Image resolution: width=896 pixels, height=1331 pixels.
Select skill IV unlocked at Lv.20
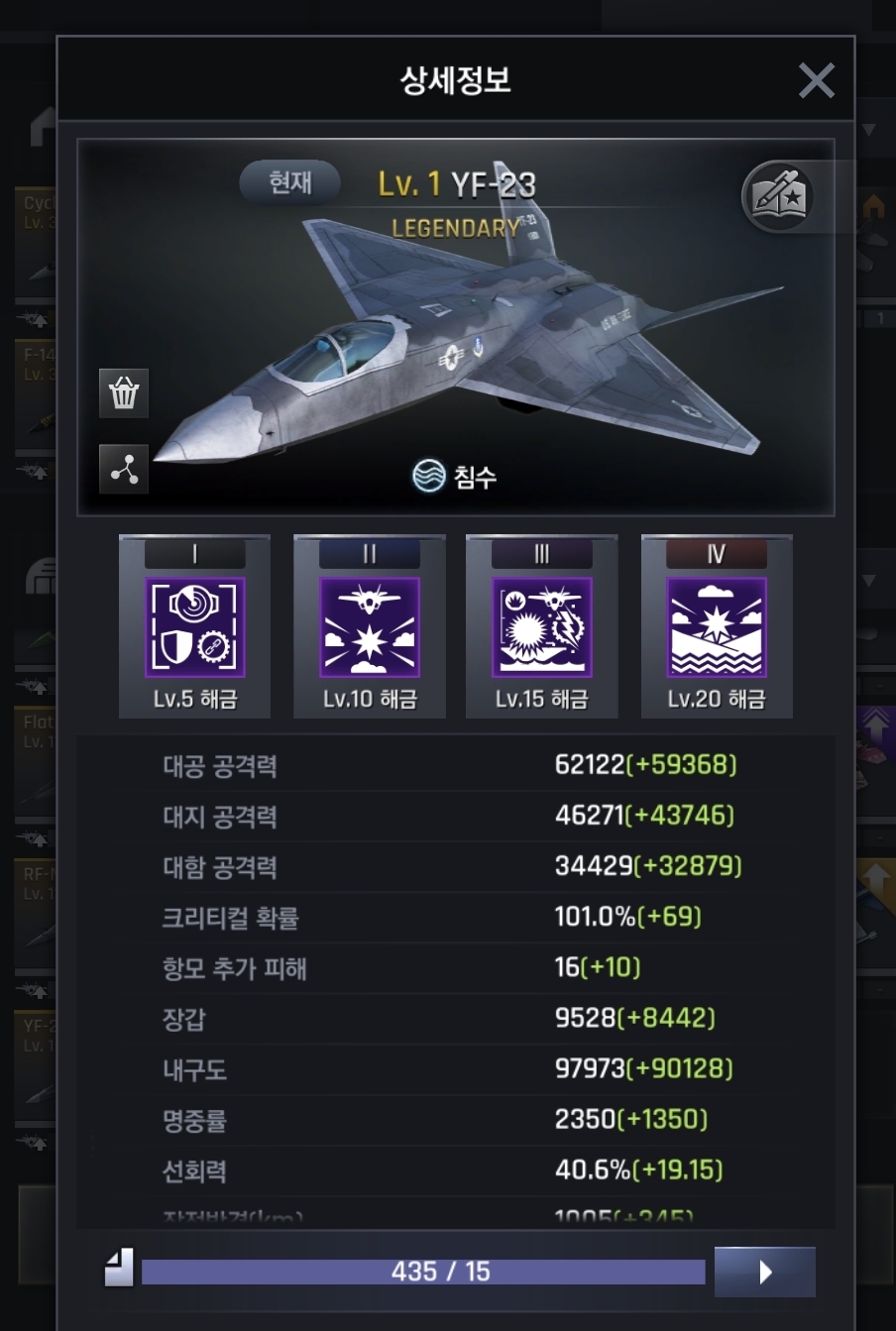point(717,627)
